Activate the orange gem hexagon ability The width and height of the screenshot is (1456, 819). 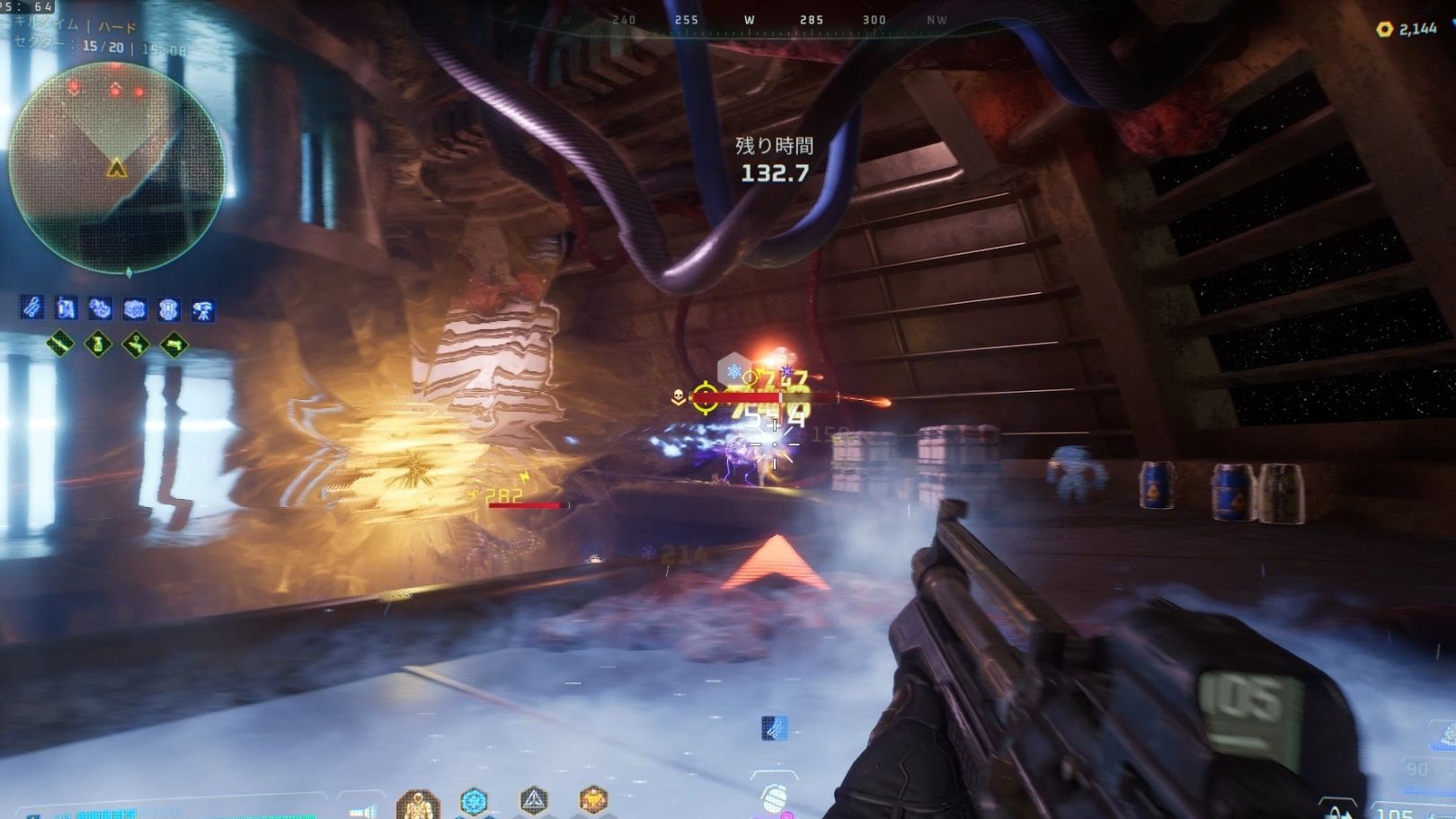click(x=593, y=798)
